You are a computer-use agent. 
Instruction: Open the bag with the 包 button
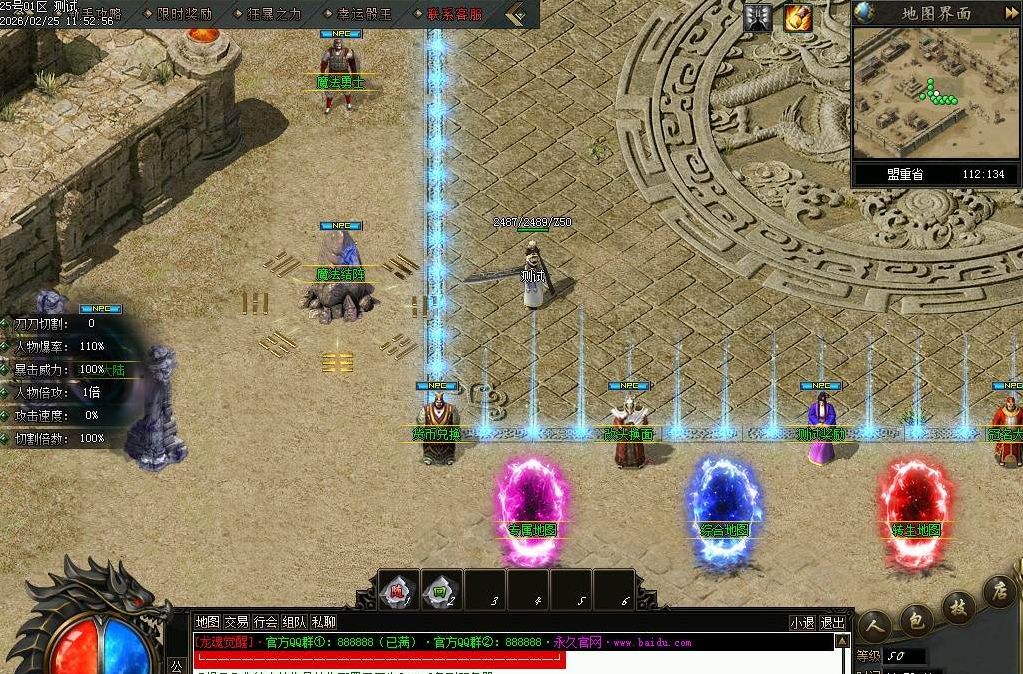915,618
